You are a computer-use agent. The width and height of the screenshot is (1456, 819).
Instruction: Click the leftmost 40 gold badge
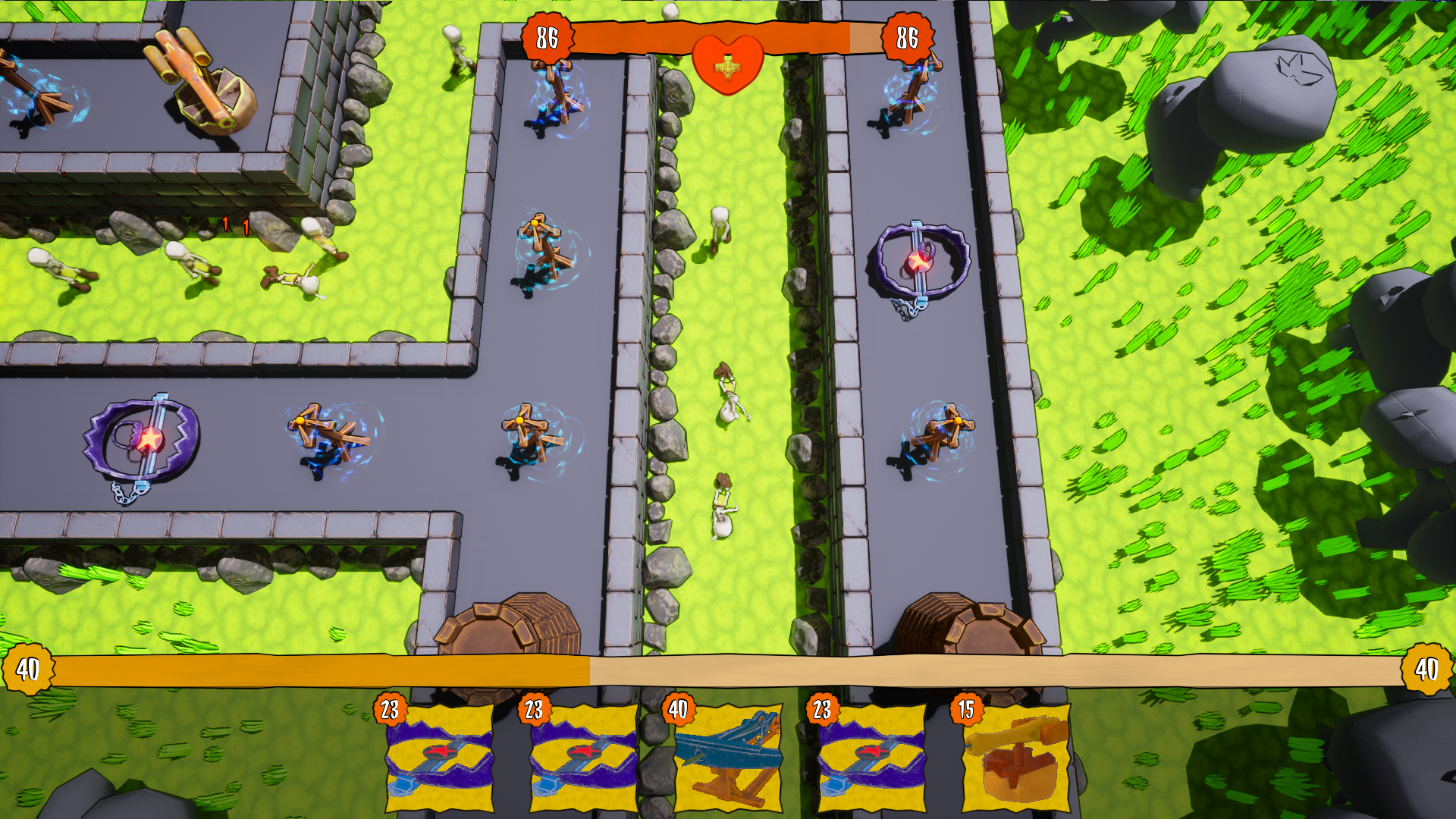pos(27,670)
